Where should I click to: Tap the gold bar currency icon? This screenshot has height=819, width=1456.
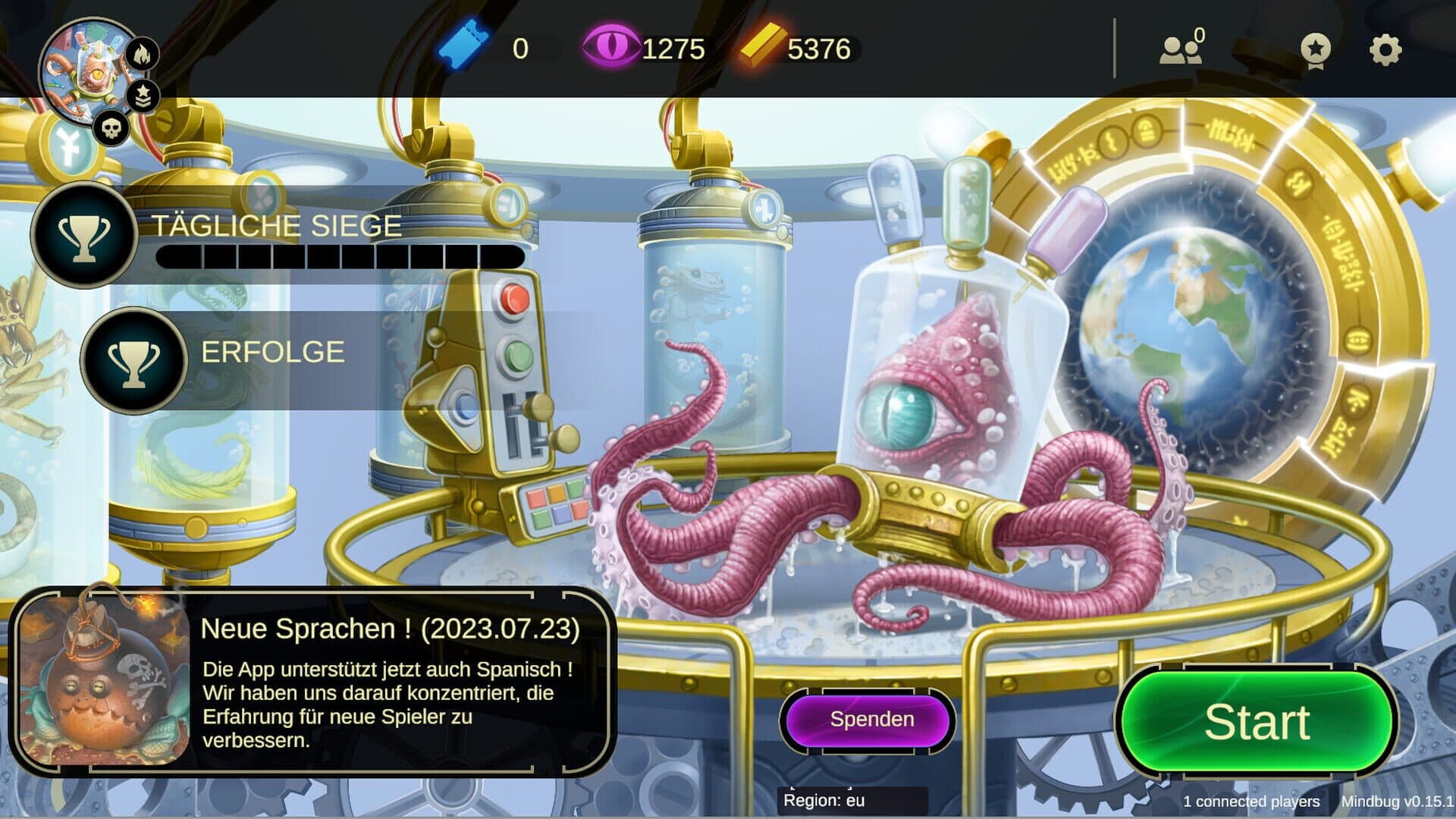[762, 47]
